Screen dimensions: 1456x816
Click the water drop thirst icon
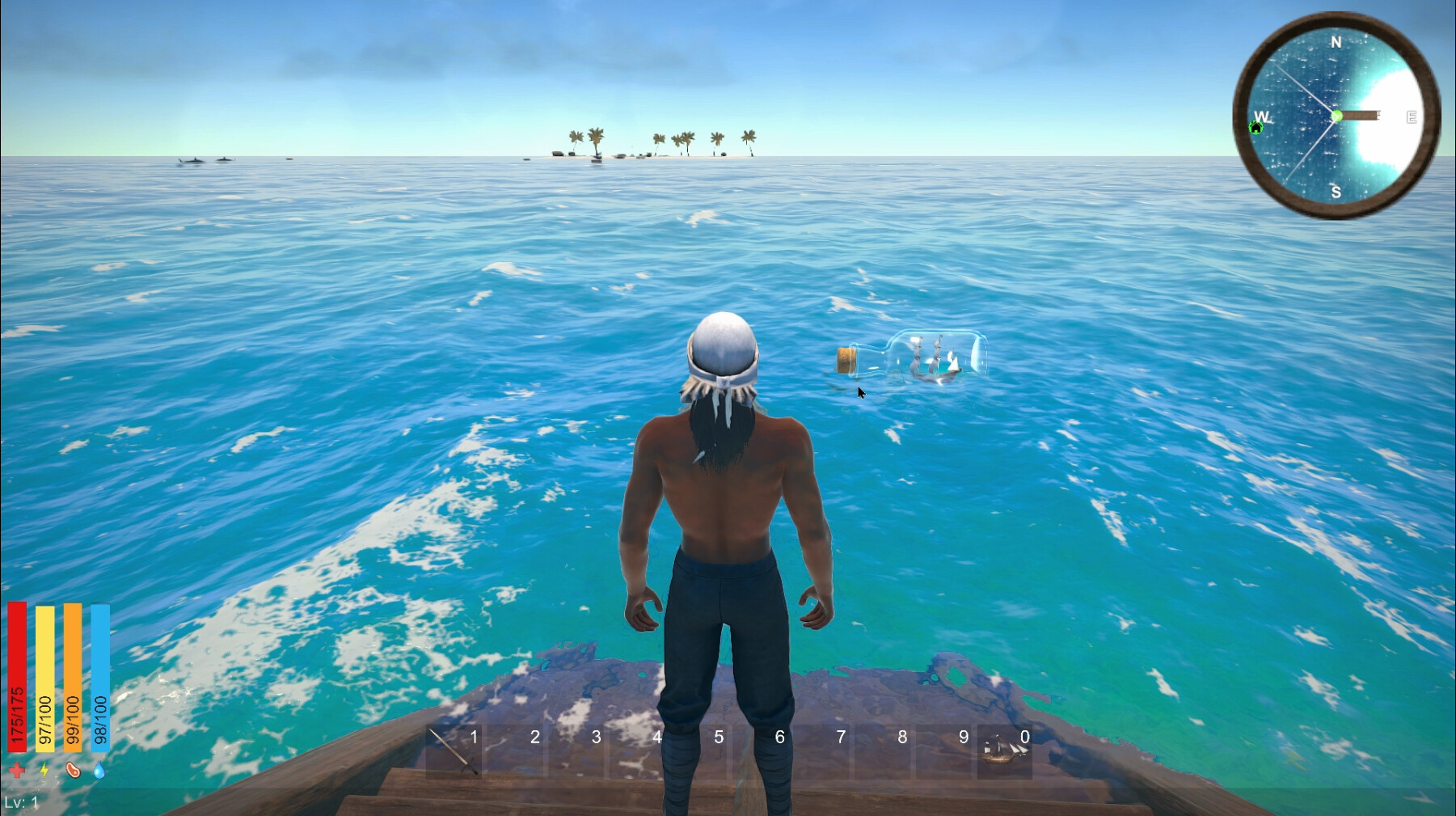point(99,770)
